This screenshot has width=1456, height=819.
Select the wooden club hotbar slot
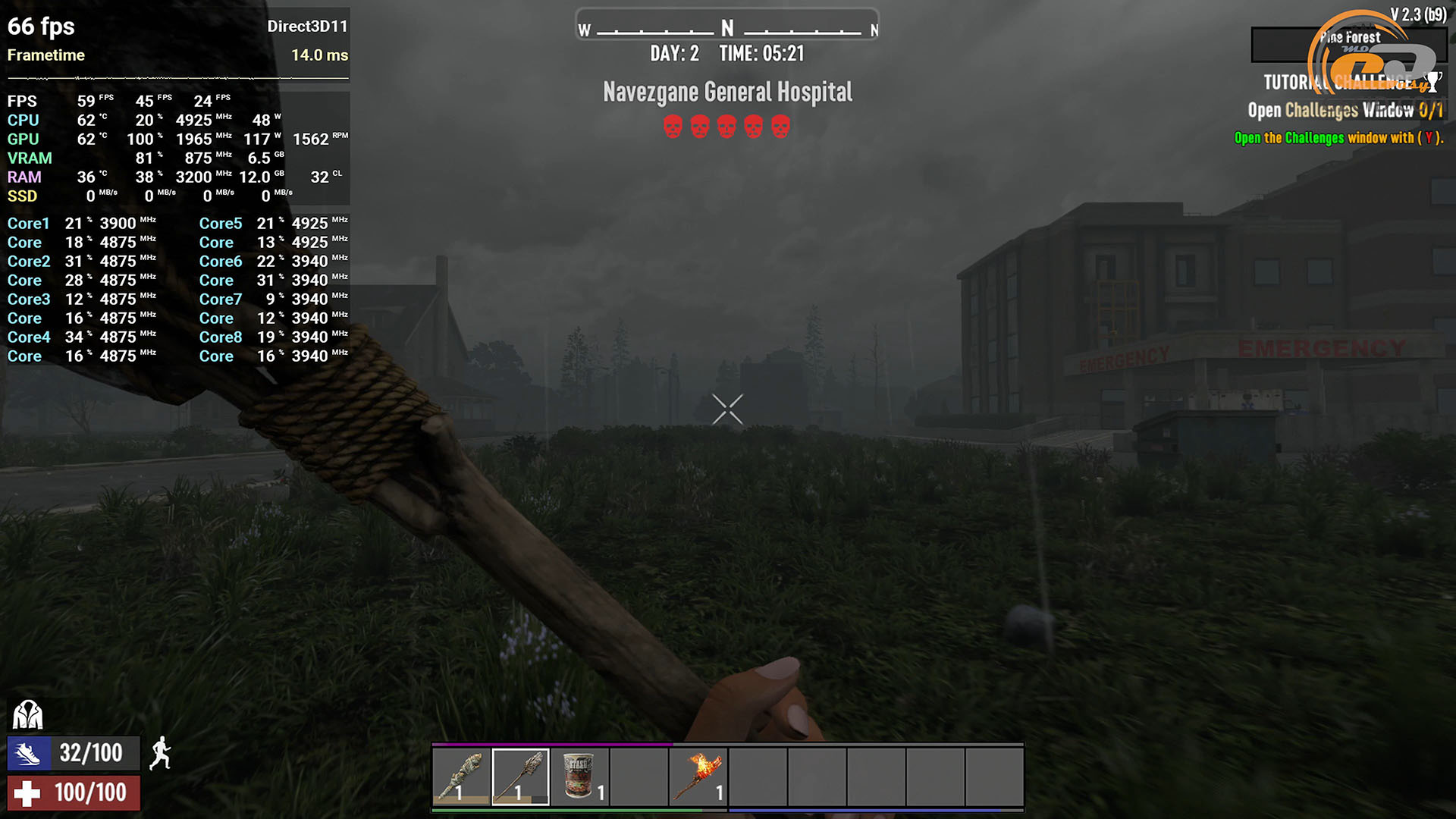(461, 777)
